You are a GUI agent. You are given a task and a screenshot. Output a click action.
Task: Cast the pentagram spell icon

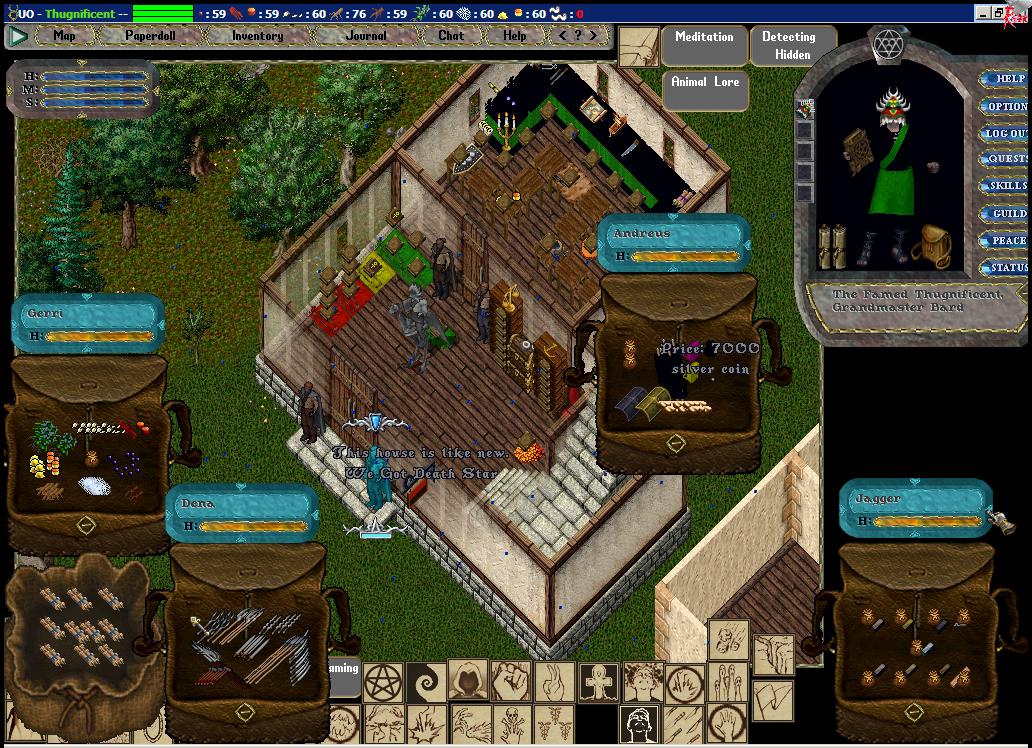[383, 681]
